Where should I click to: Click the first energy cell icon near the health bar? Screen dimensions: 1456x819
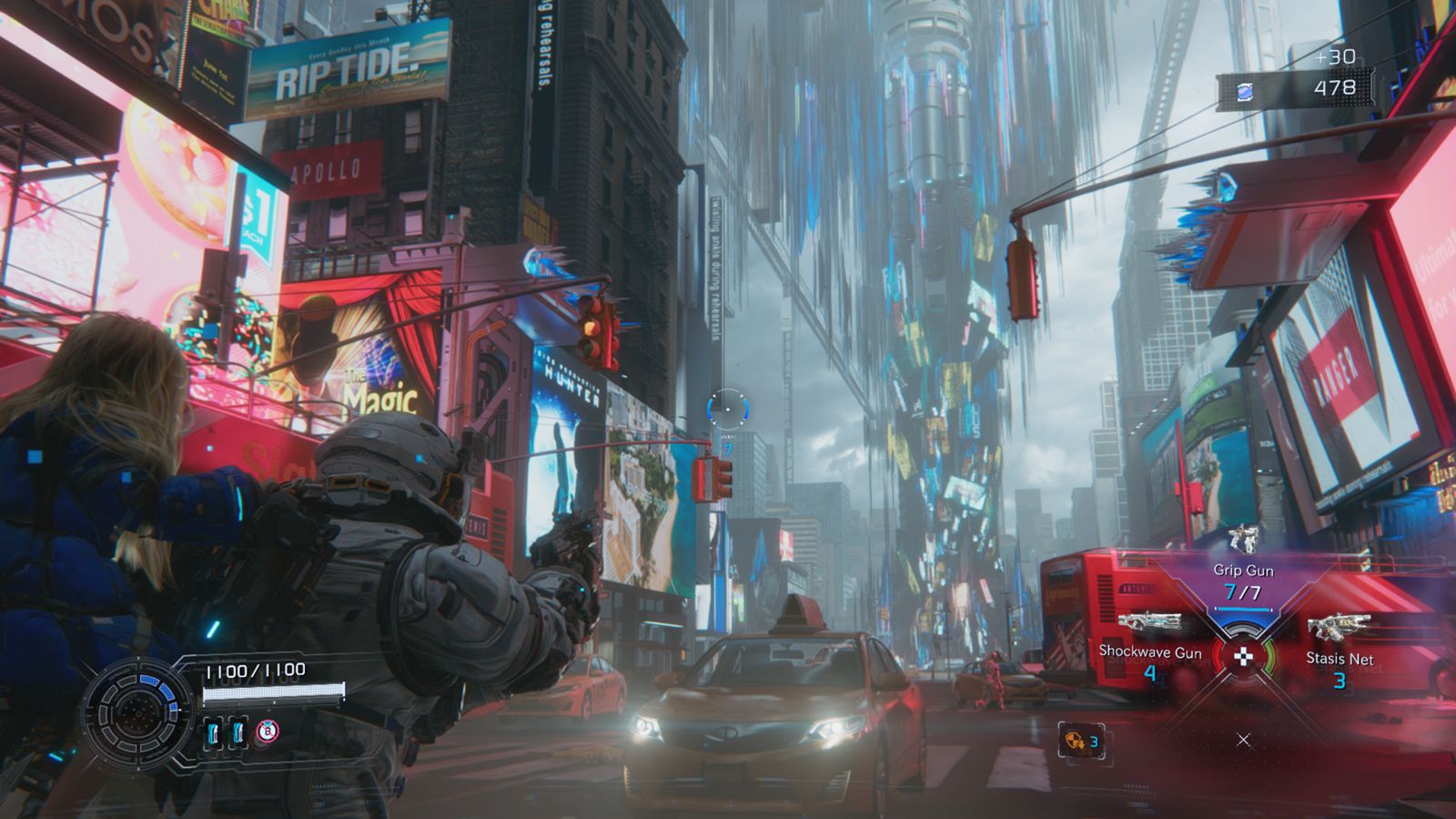point(213,732)
